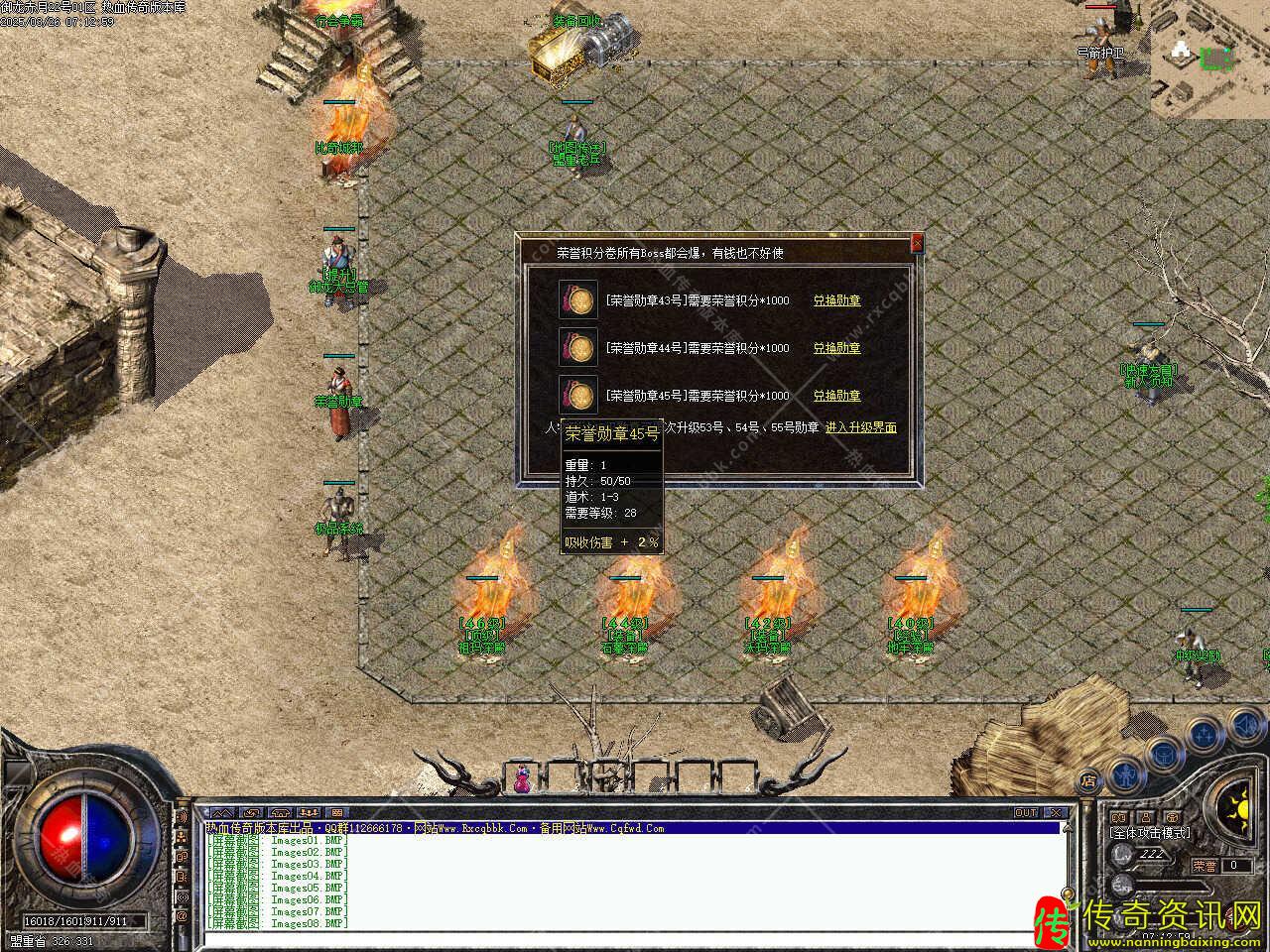This screenshot has width=1270, height=952.
Task: Exchange for Honor Medal No. 45
Action: point(836,396)
